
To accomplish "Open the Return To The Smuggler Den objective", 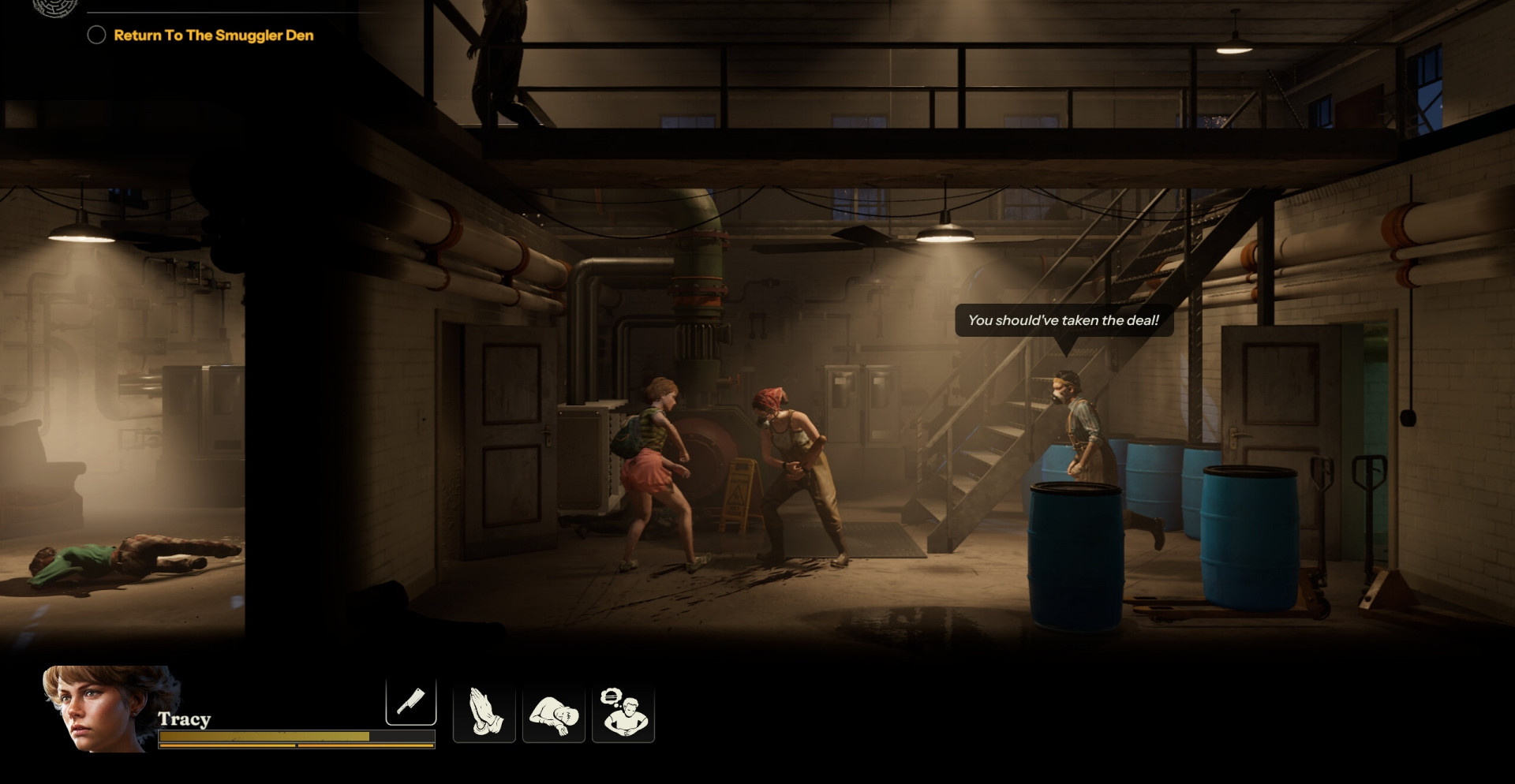I will point(213,35).
